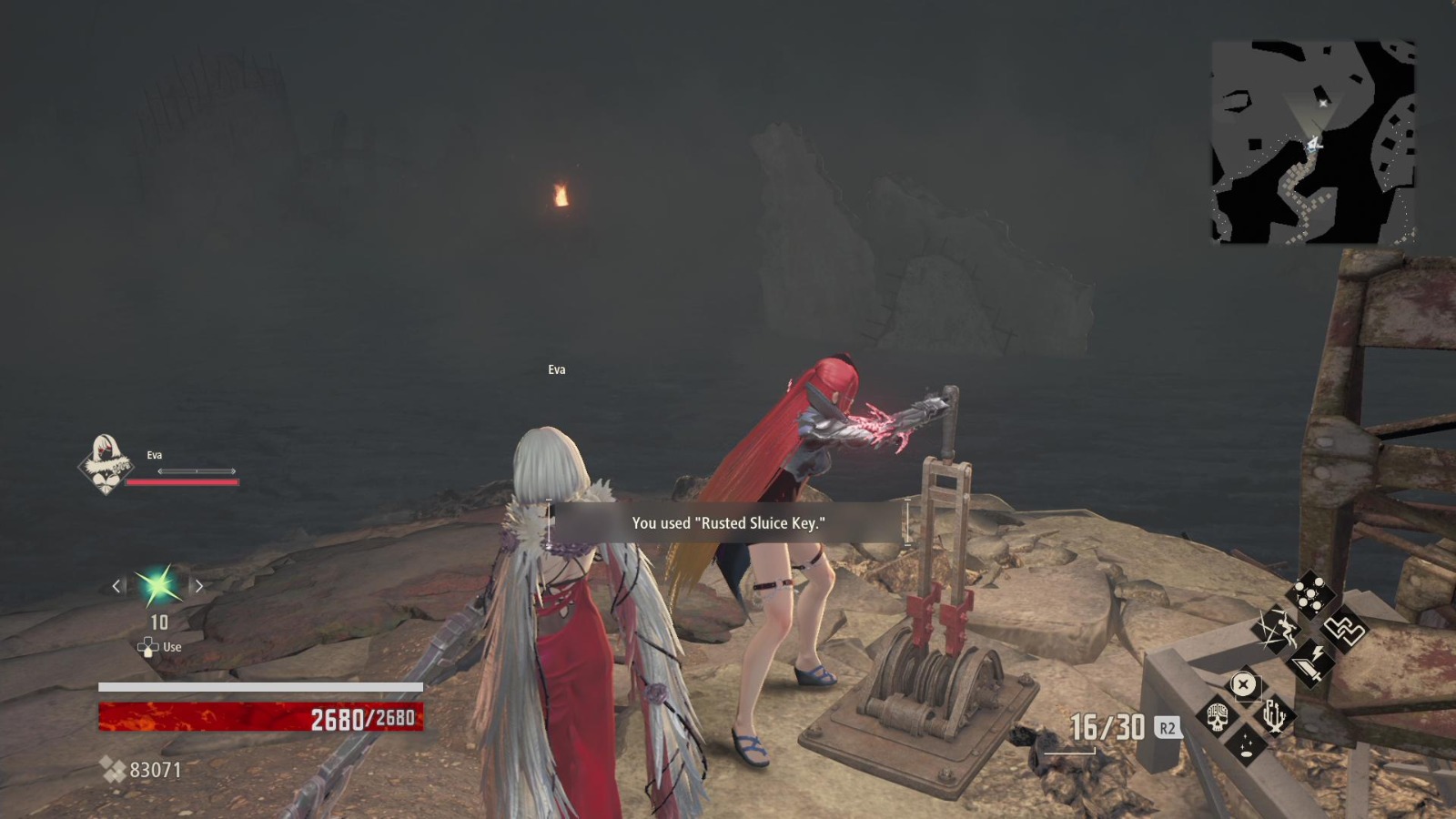
Task: Click the skull Gift icon
Action: 1219,717
